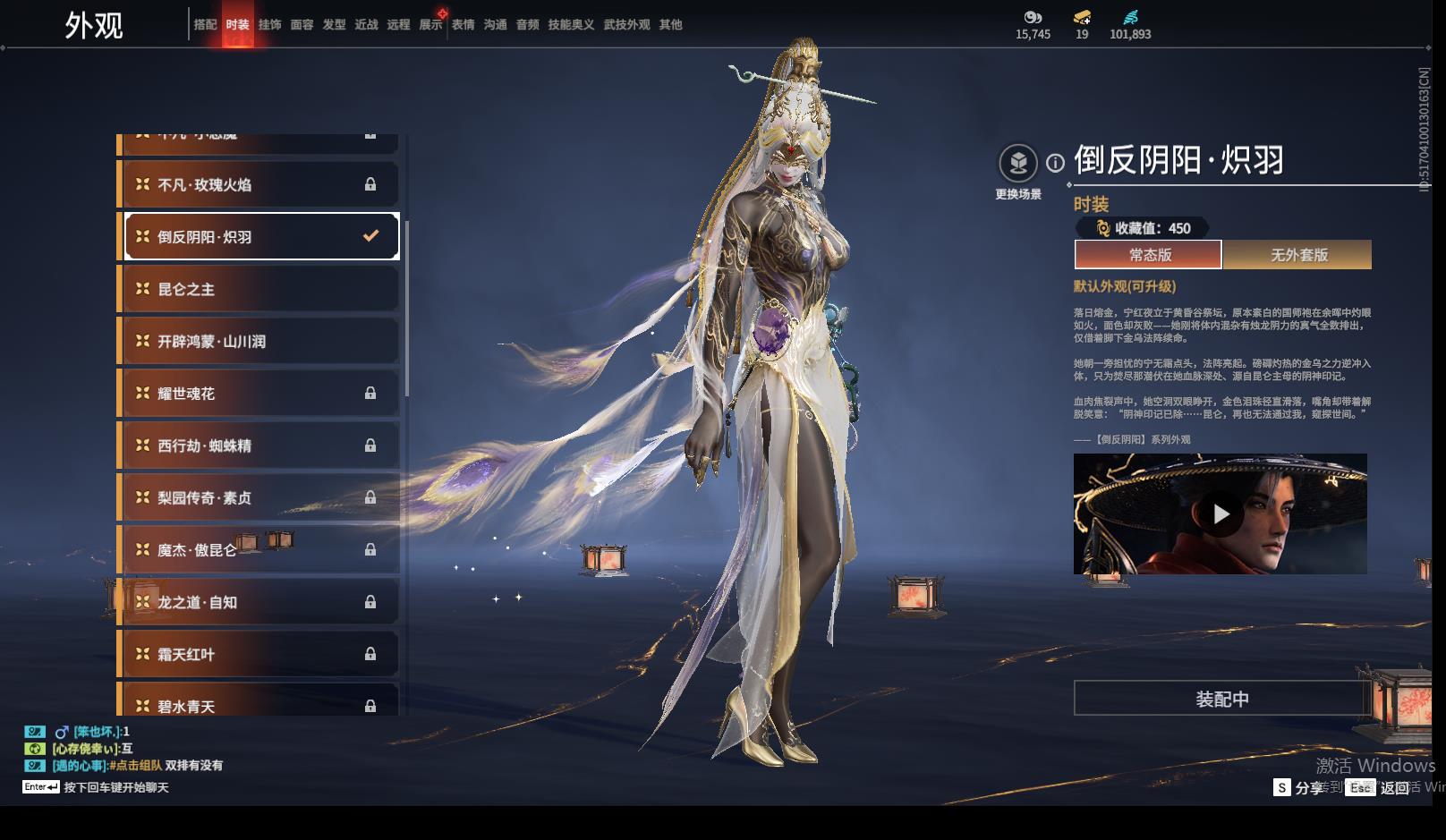
Task: Go to the 发型 tab
Action: tap(334, 25)
